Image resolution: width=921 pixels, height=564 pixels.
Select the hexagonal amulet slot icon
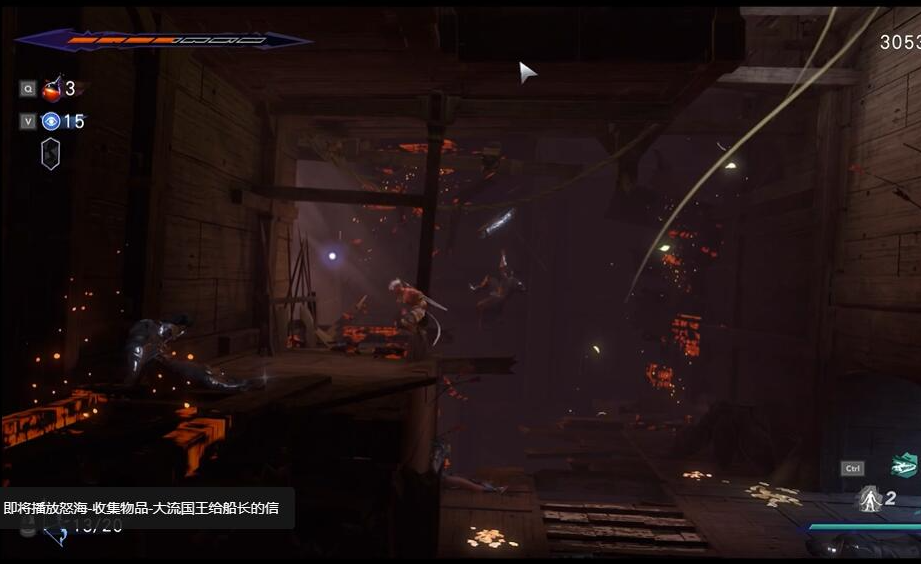pos(50,153)
